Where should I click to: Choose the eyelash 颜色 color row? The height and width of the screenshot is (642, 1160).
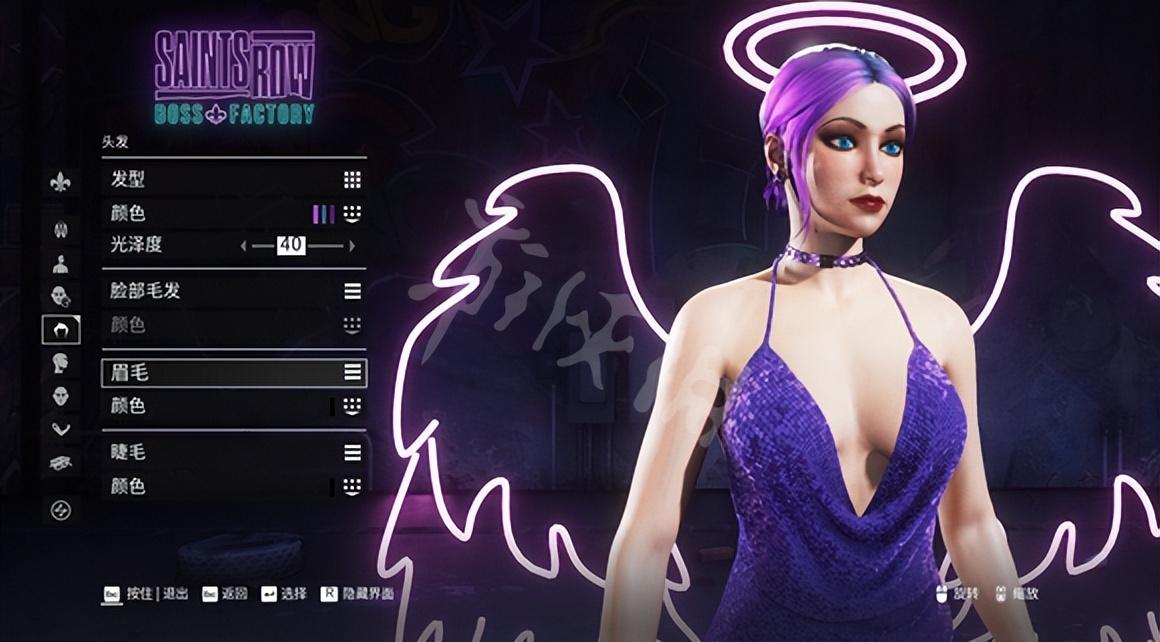click(x=234, y=486)
